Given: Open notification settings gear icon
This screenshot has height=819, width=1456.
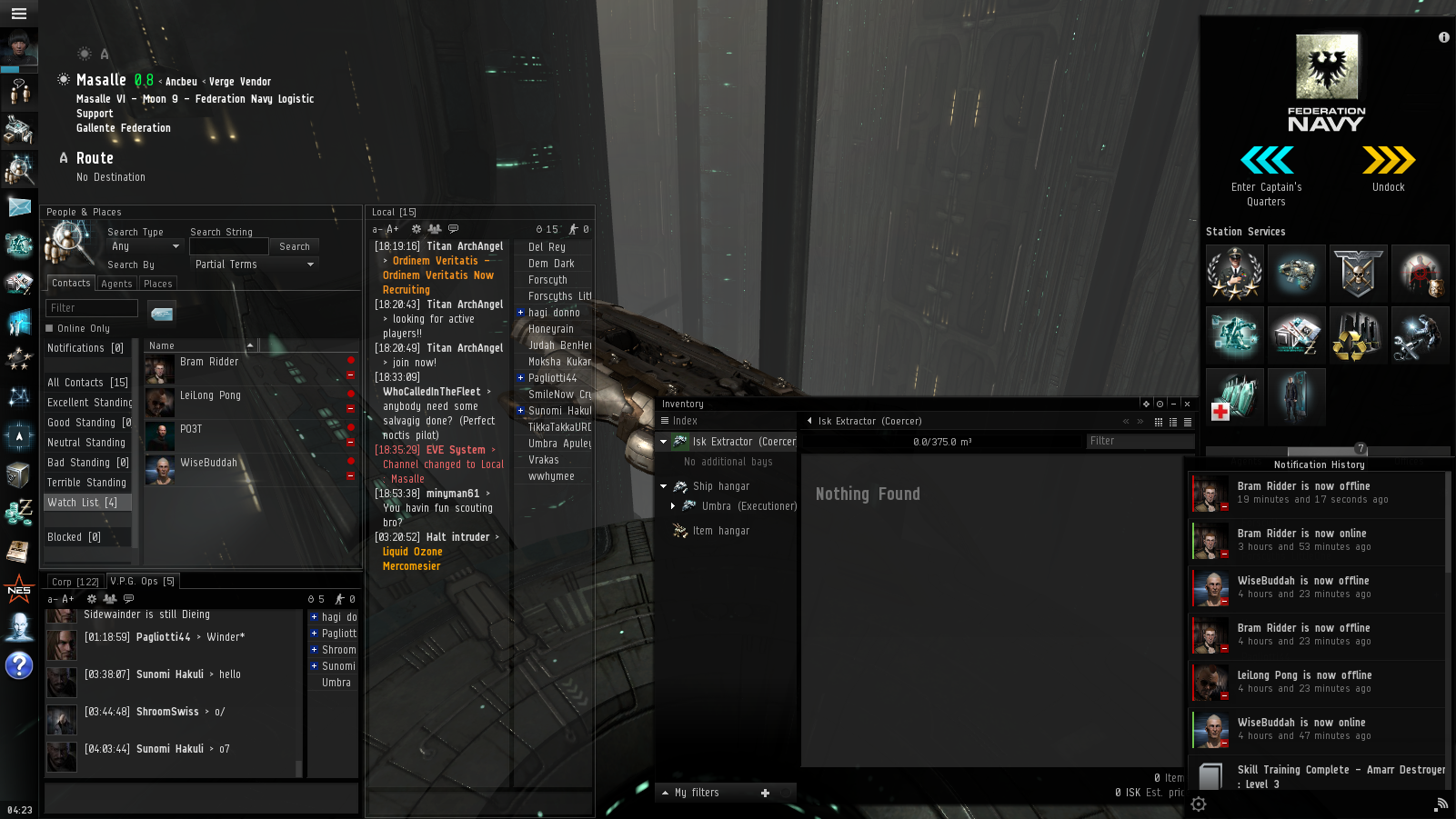Looking at the screenshot, I should point(1199,804).
